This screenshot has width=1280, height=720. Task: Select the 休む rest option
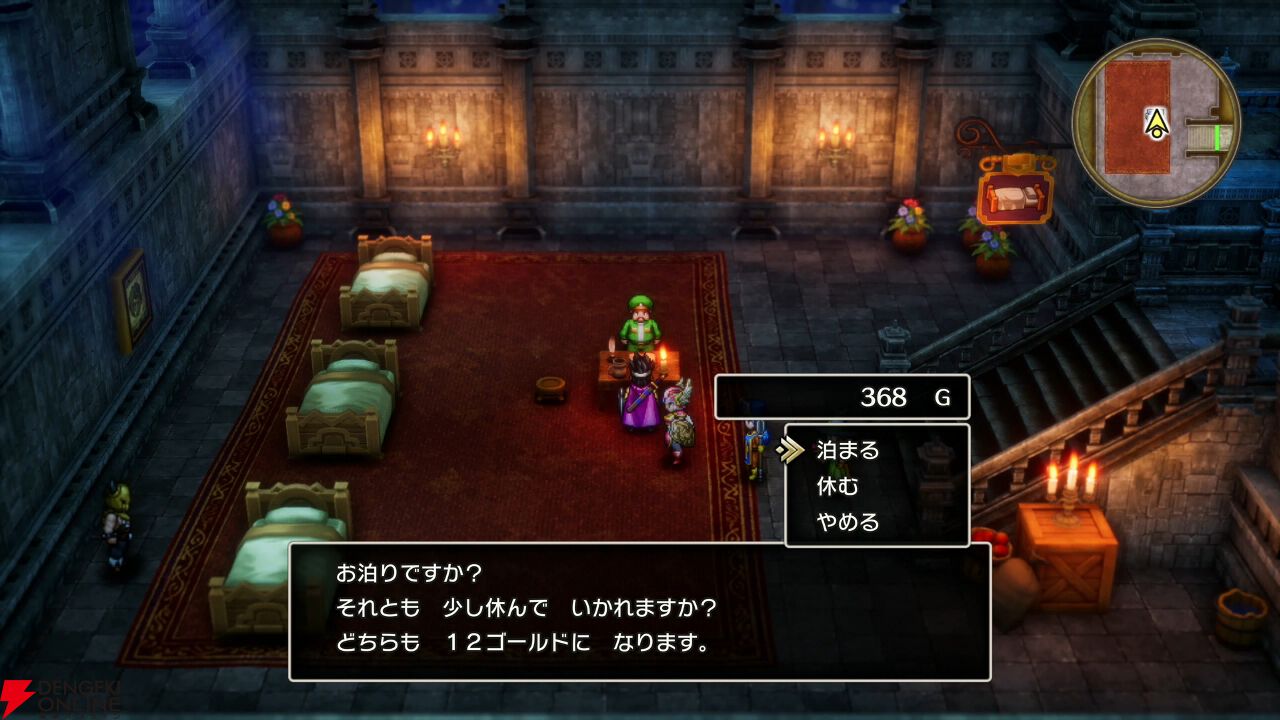[x=838, y=487]
